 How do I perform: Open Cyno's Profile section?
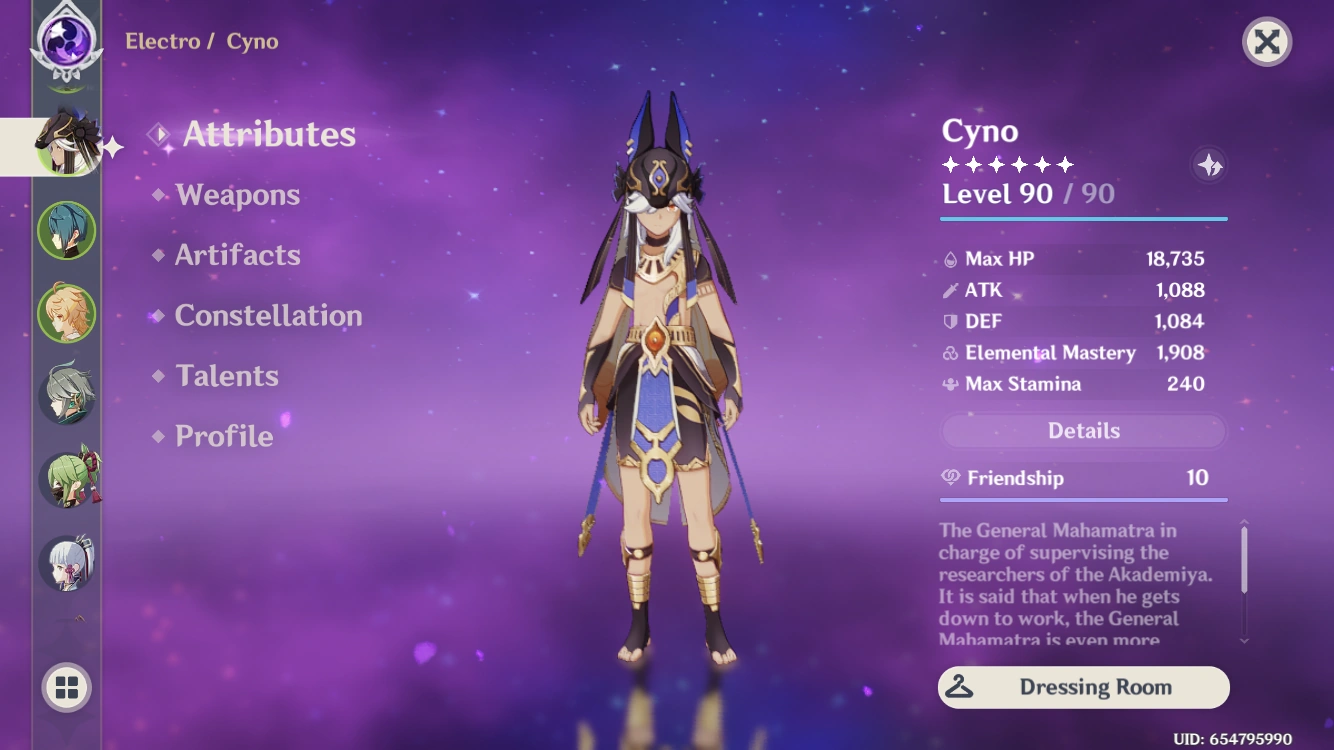(222, 436)
